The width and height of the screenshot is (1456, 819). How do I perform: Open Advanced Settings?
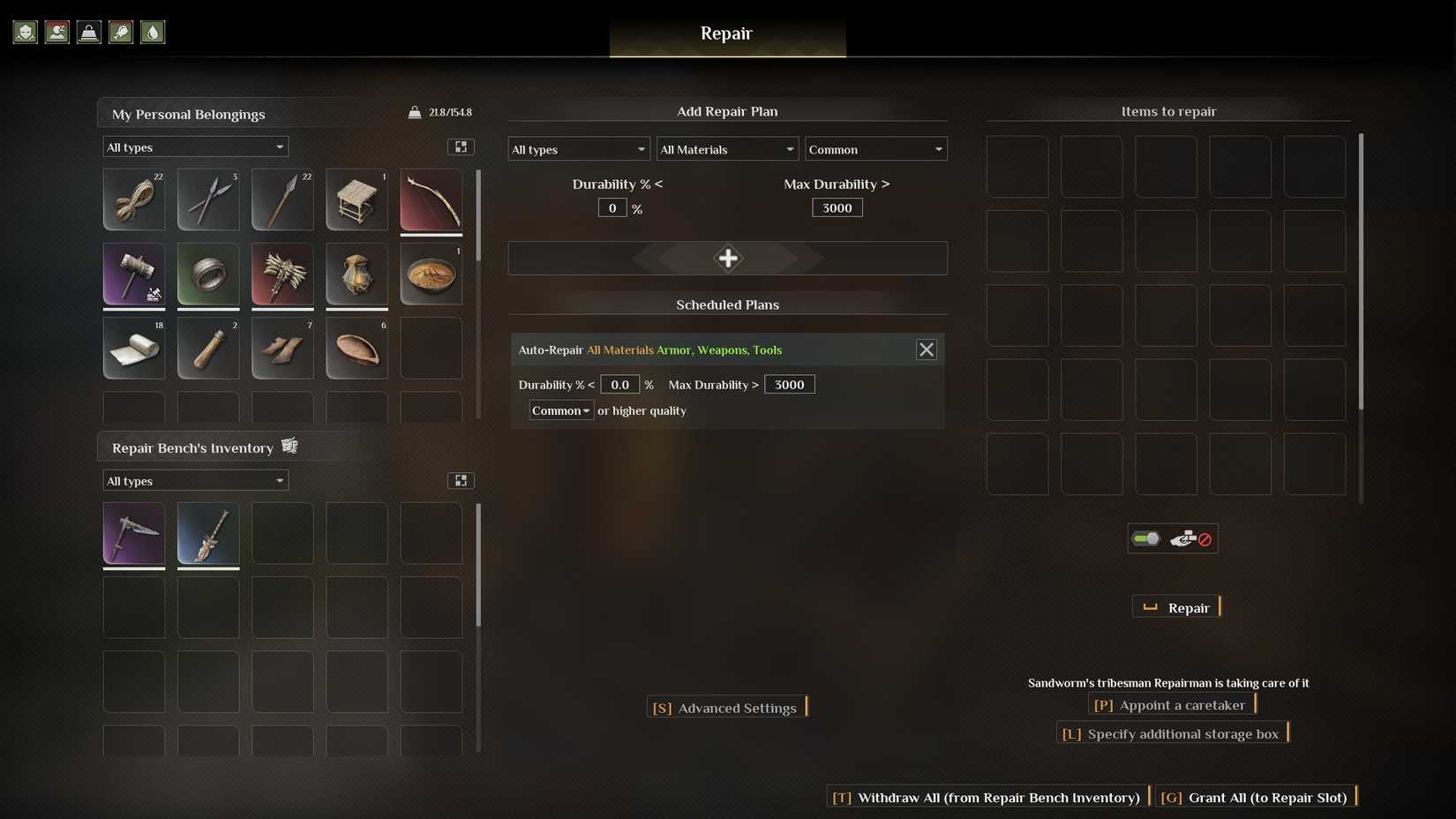click(727, 707)
